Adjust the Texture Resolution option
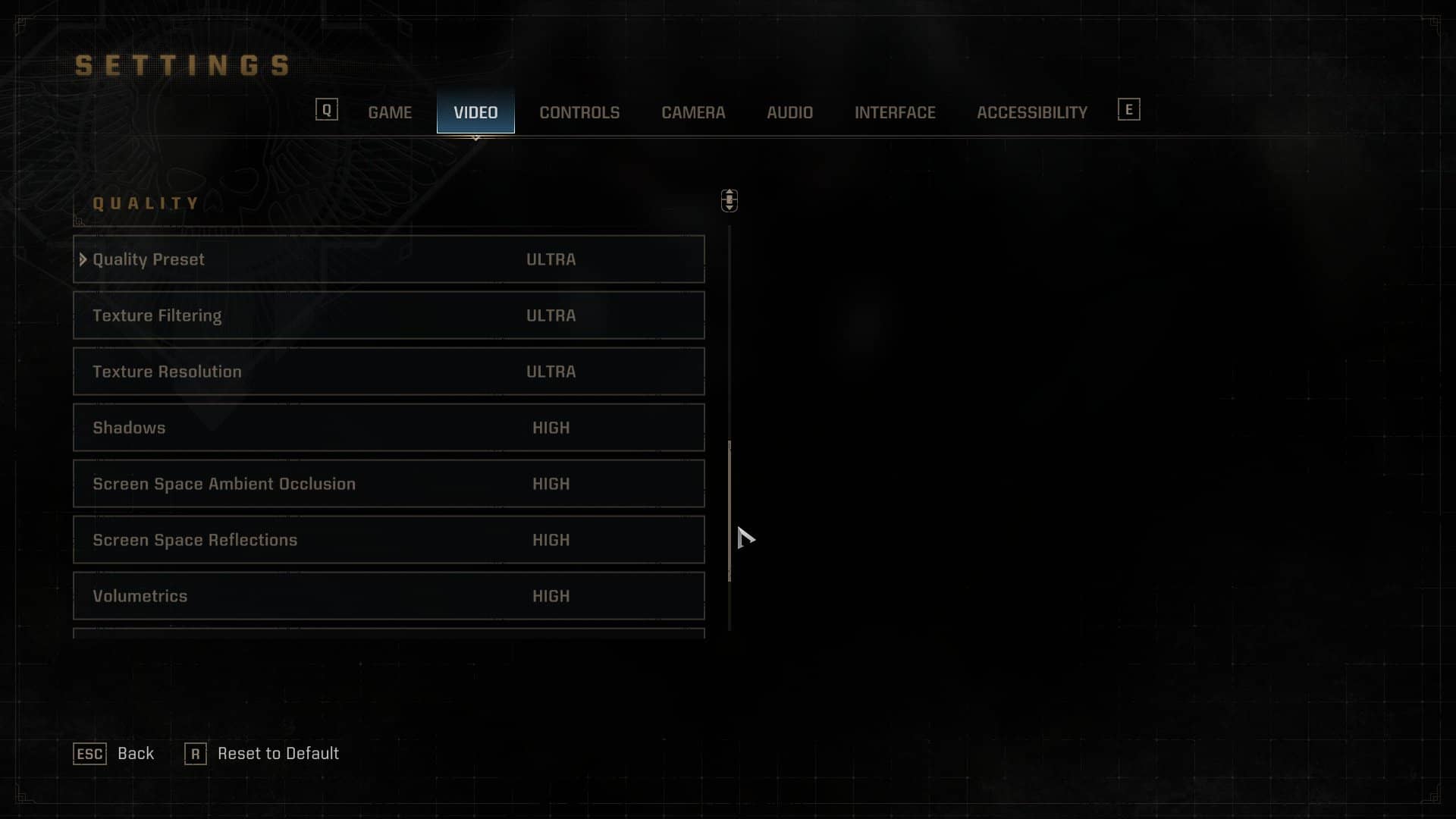Image resolution: width=1456 pixels, height=819 pixels. [x=388, y=372]
